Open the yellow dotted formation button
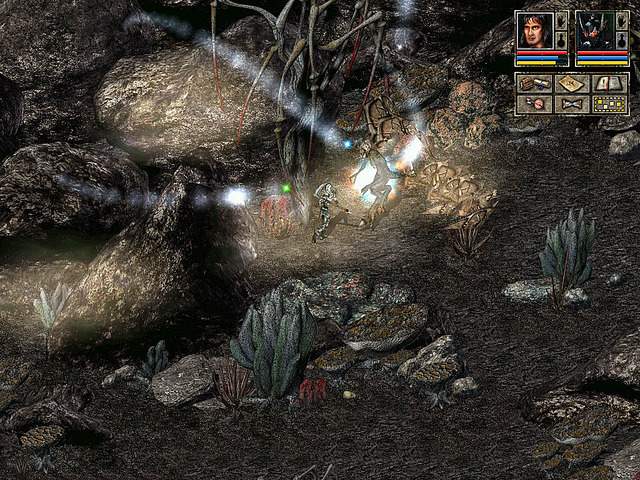This screenshot has height=480, width=640. point(609,103)
